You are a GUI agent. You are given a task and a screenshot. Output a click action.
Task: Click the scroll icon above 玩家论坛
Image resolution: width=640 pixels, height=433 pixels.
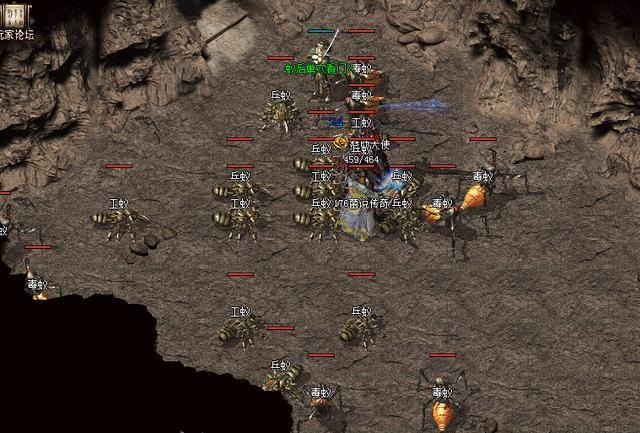click(x=17, y=16)
